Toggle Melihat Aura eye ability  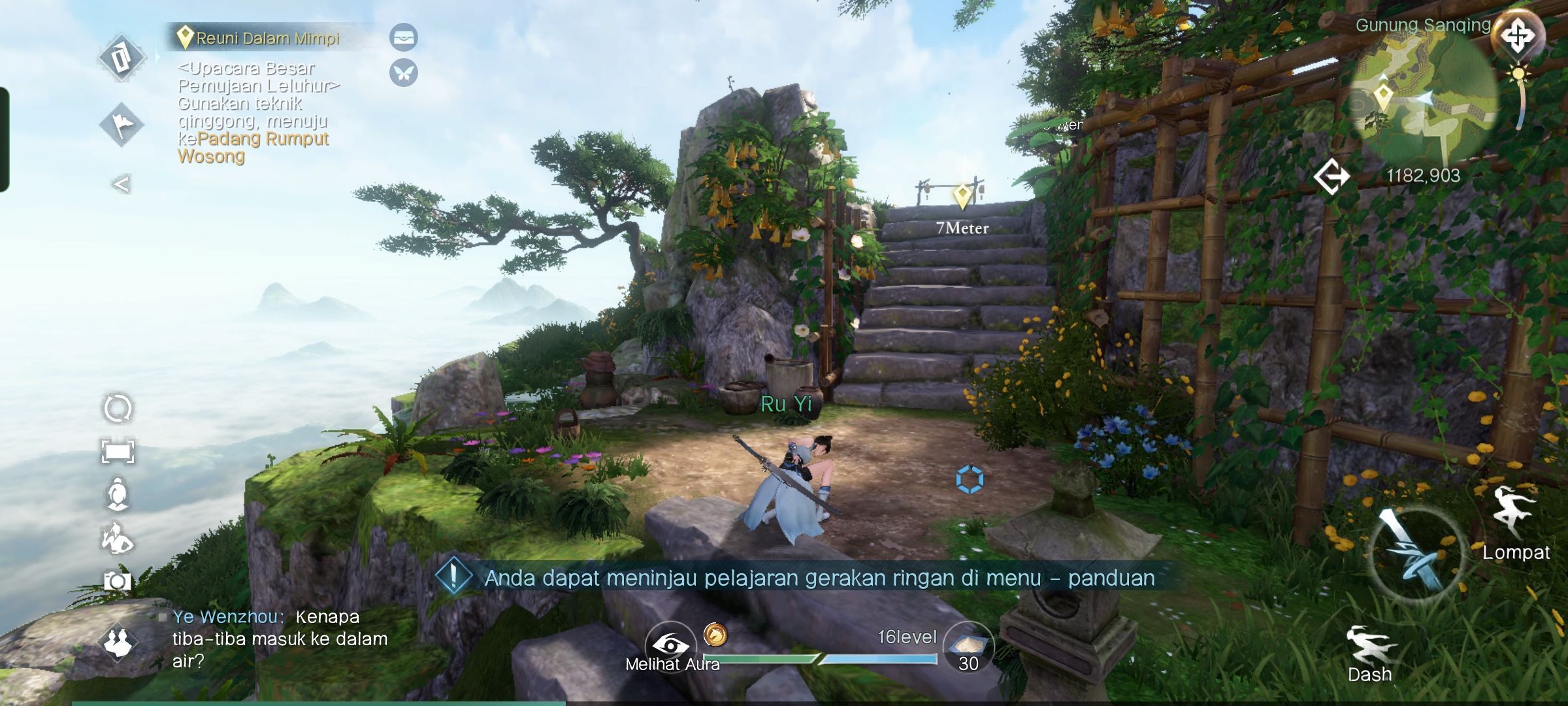pos(671,646)
